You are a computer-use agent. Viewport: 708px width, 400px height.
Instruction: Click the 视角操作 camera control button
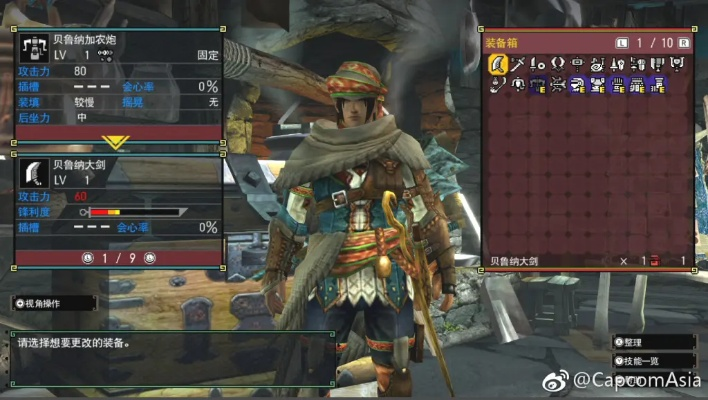point(55,302)
